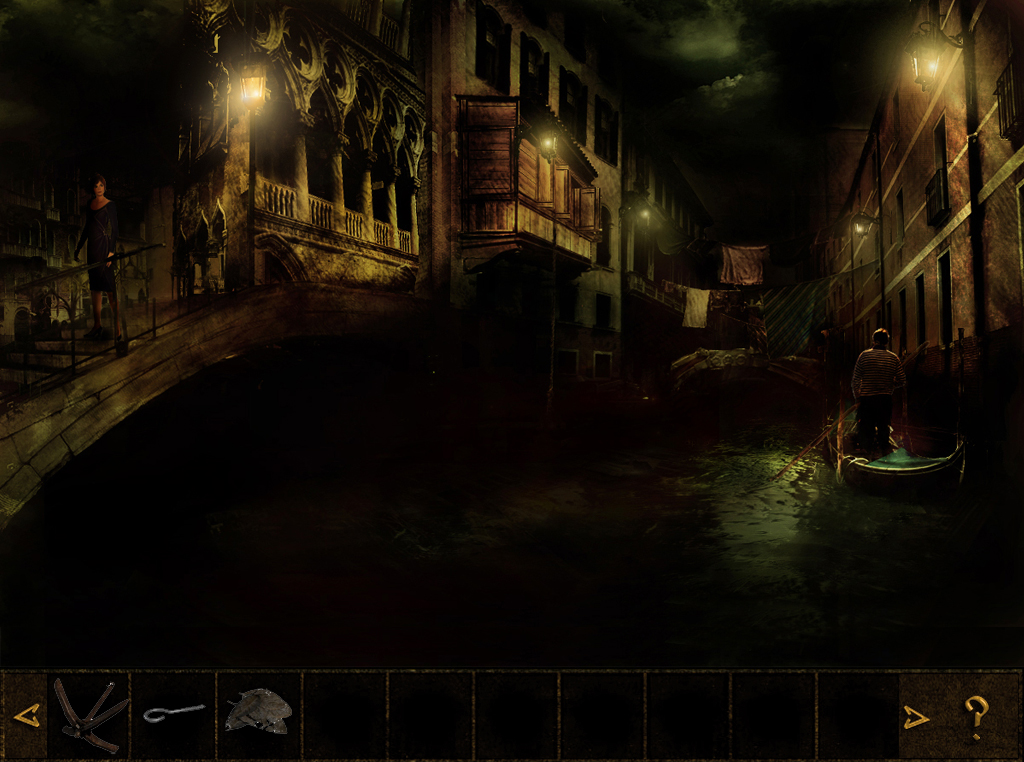Pick the metal hook rod item
The height and width of the screenshot is (762, 1024).
[173, 713]
